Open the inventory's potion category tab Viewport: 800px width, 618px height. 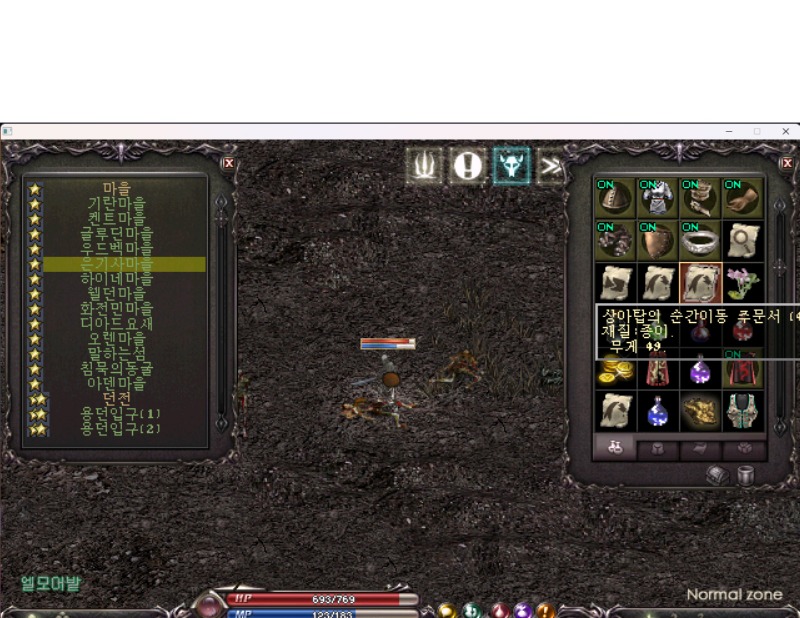tap(616, 449)
